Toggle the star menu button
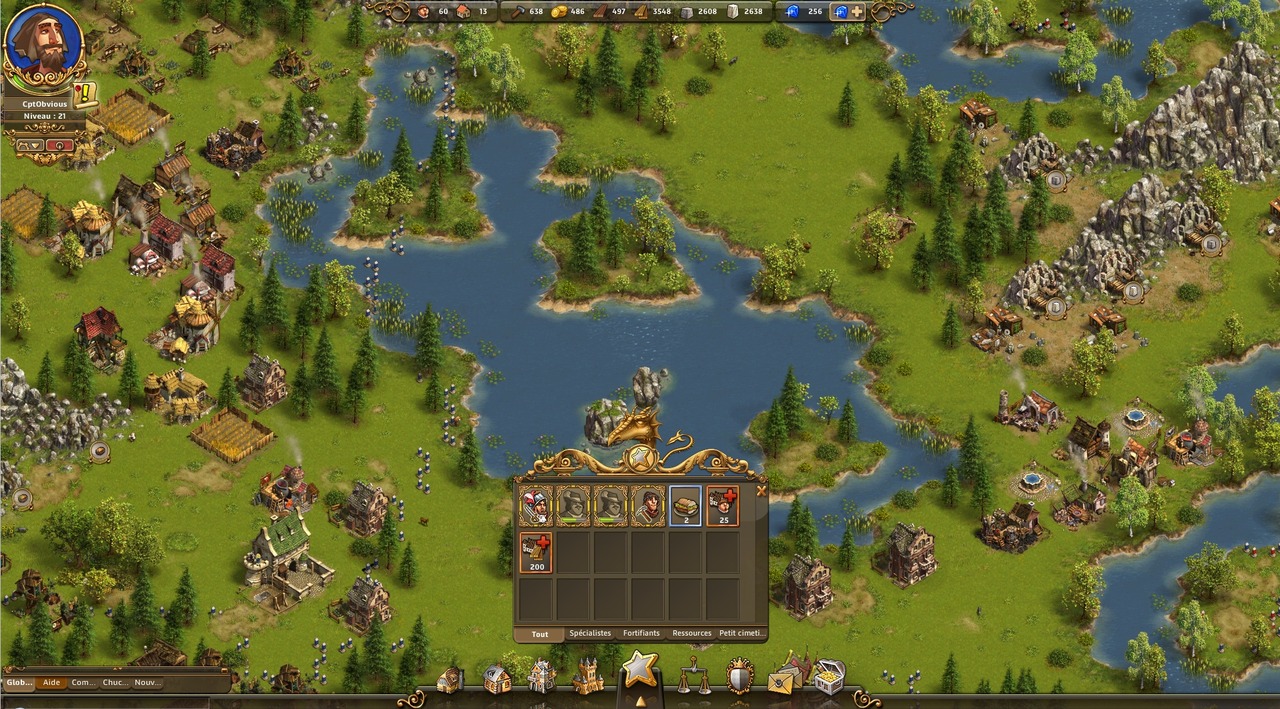 640,668
